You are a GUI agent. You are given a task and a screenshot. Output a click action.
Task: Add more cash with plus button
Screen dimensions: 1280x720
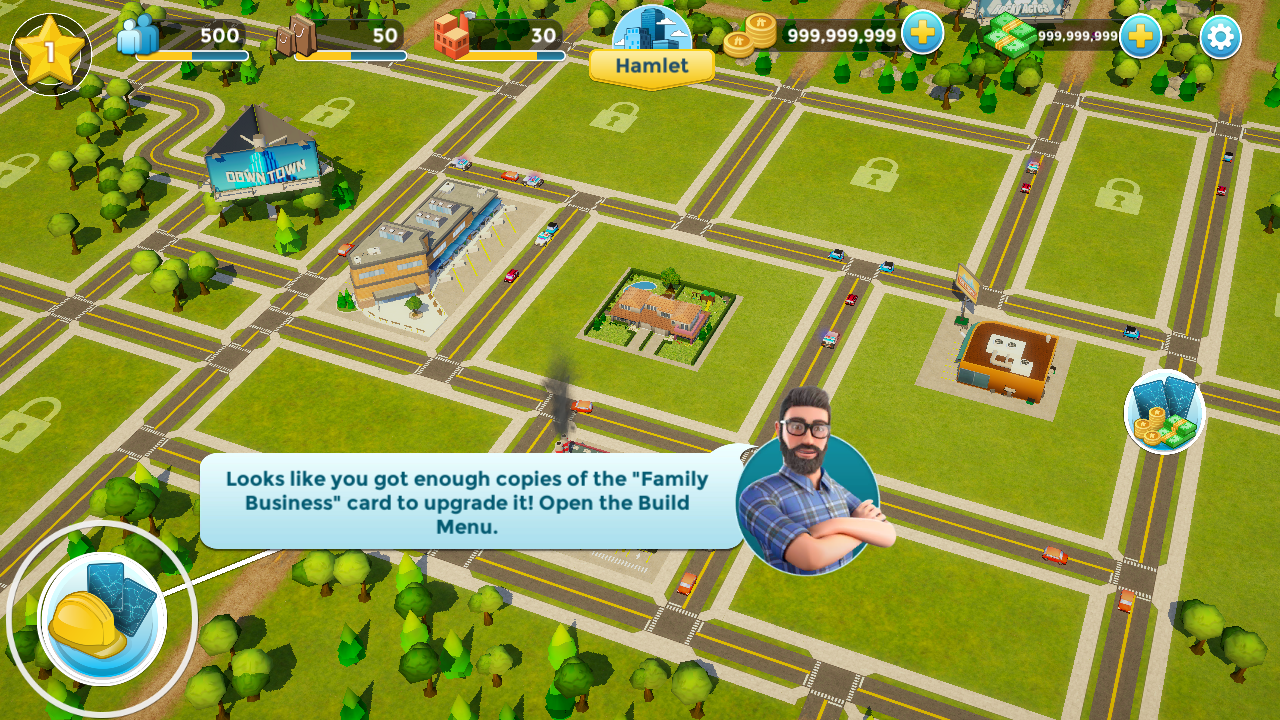click(1140, 36)
